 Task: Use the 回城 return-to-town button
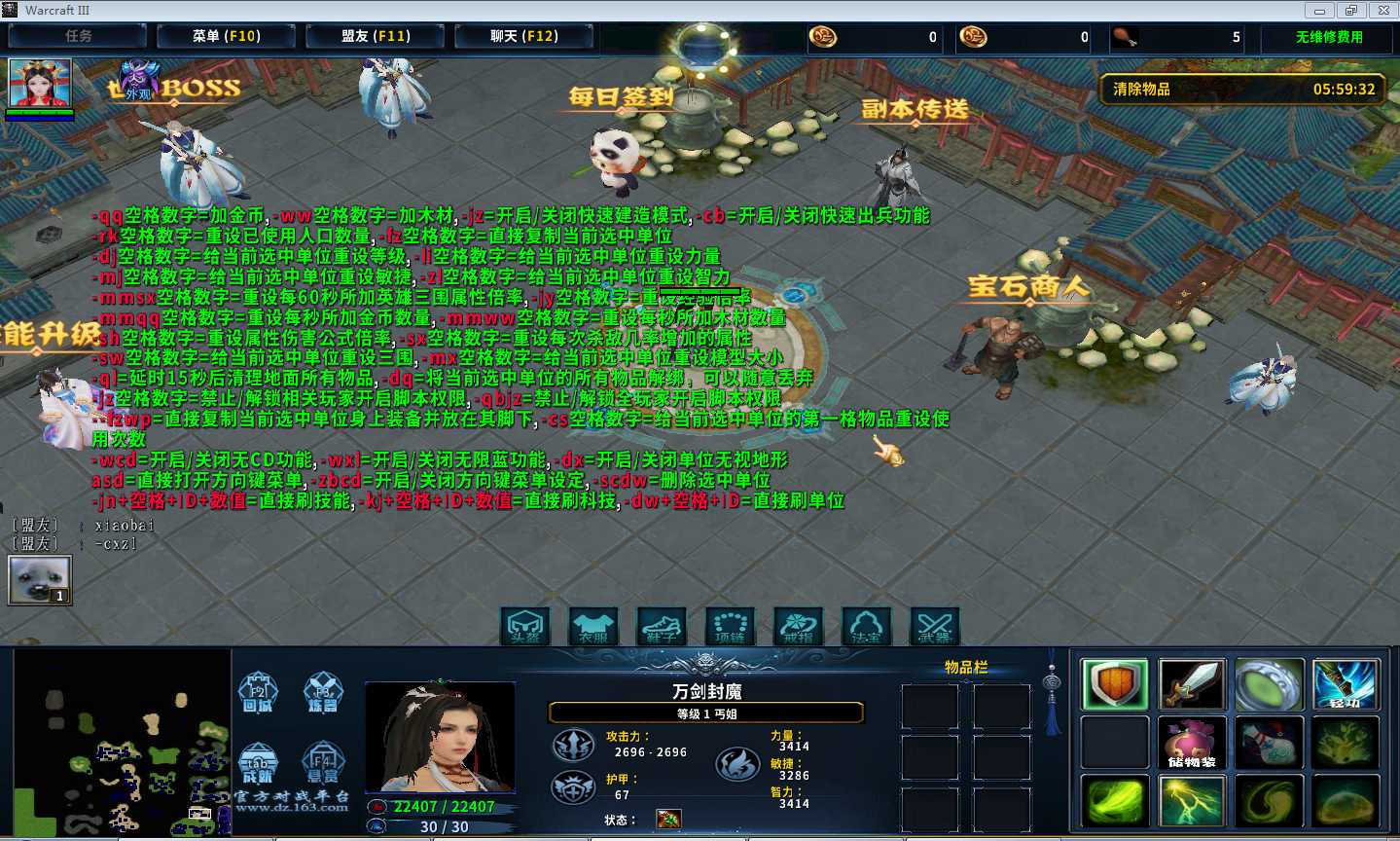[258, 692]
